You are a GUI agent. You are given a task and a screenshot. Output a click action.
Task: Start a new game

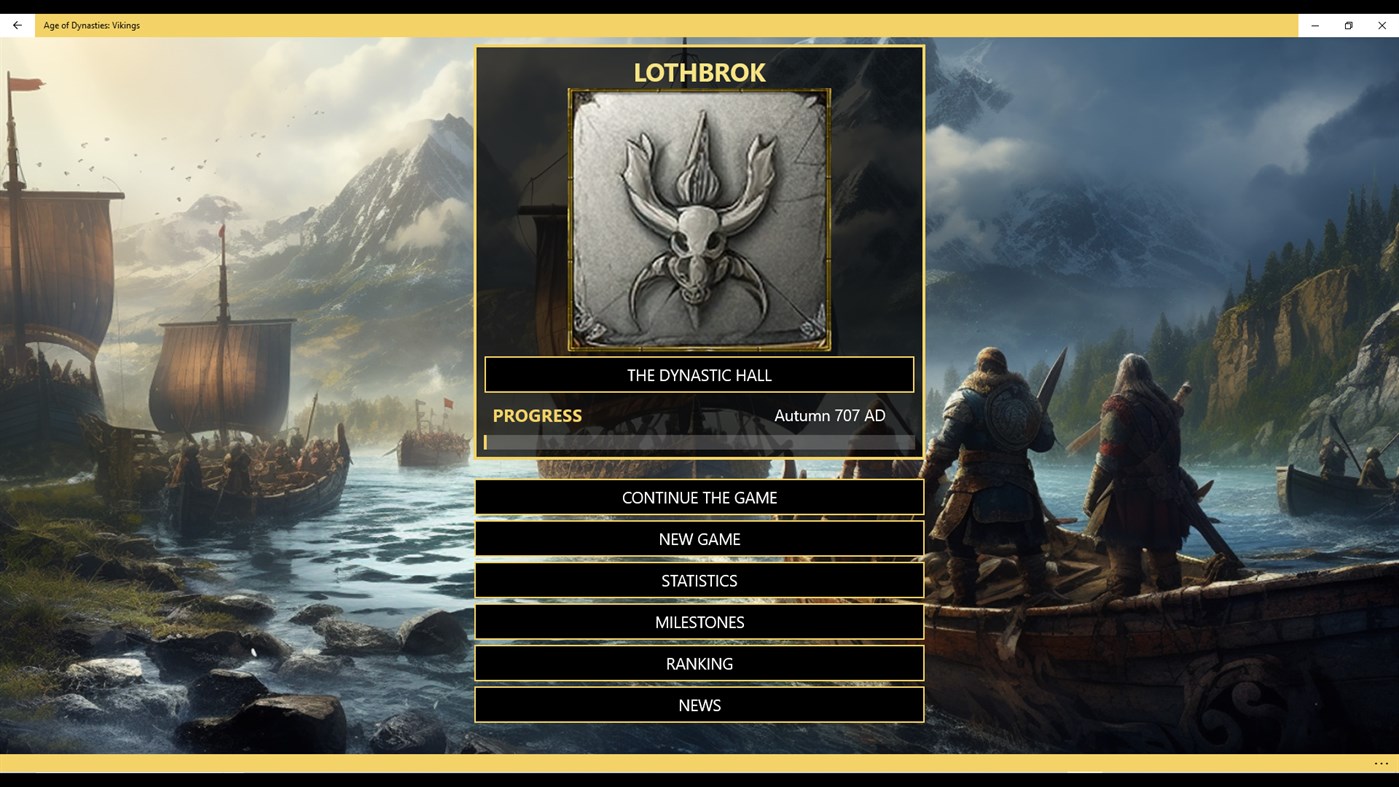click(x=699, y=538)
